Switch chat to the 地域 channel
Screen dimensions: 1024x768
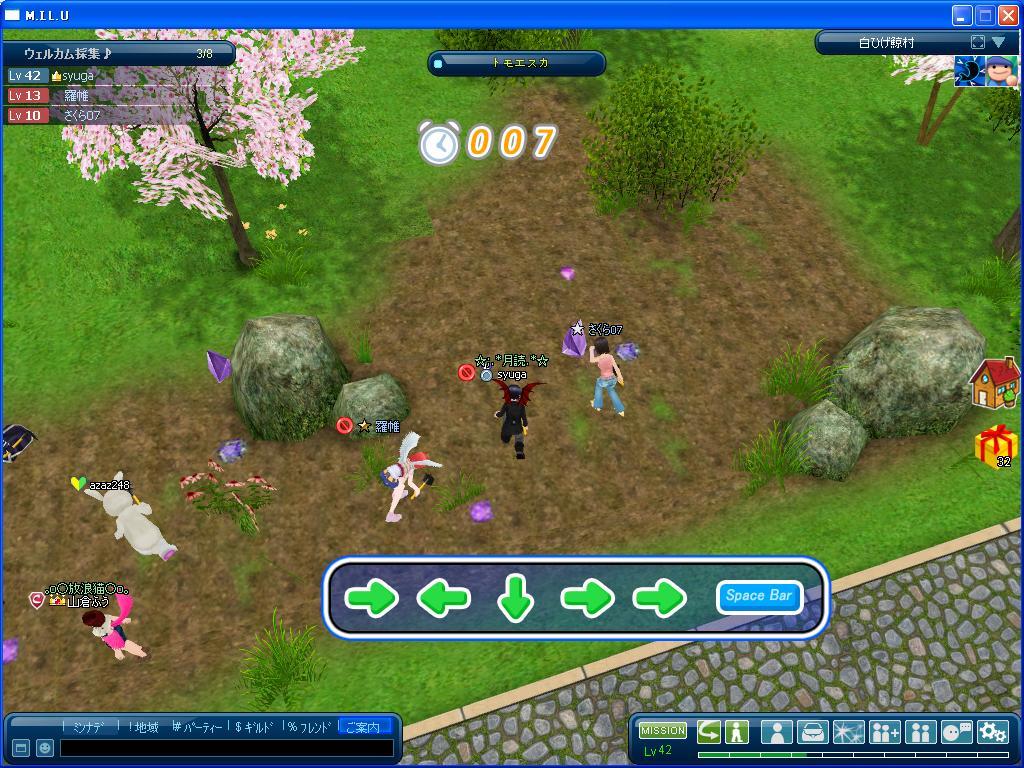point(146,727)
